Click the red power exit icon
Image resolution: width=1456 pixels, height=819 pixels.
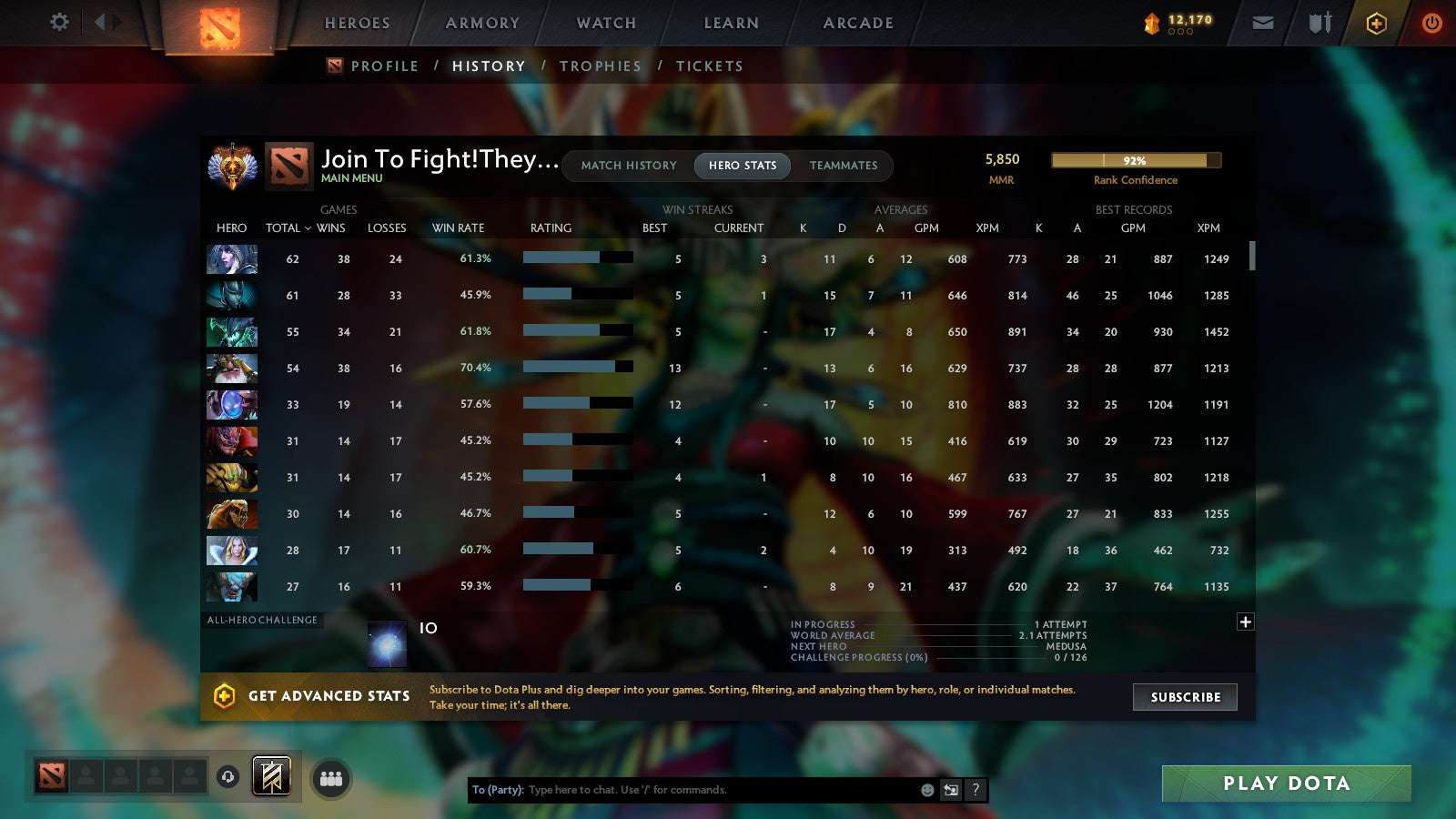tap(1431, 22)
